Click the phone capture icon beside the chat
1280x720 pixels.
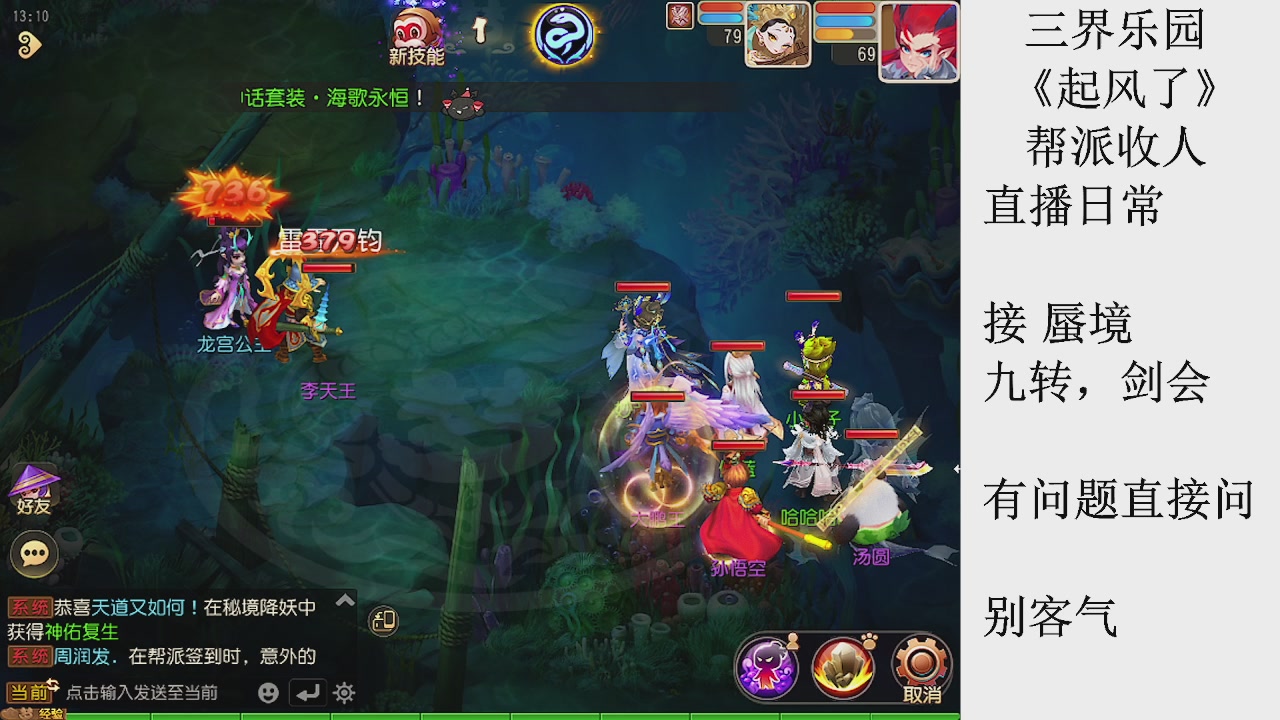[x=381, y=621]
